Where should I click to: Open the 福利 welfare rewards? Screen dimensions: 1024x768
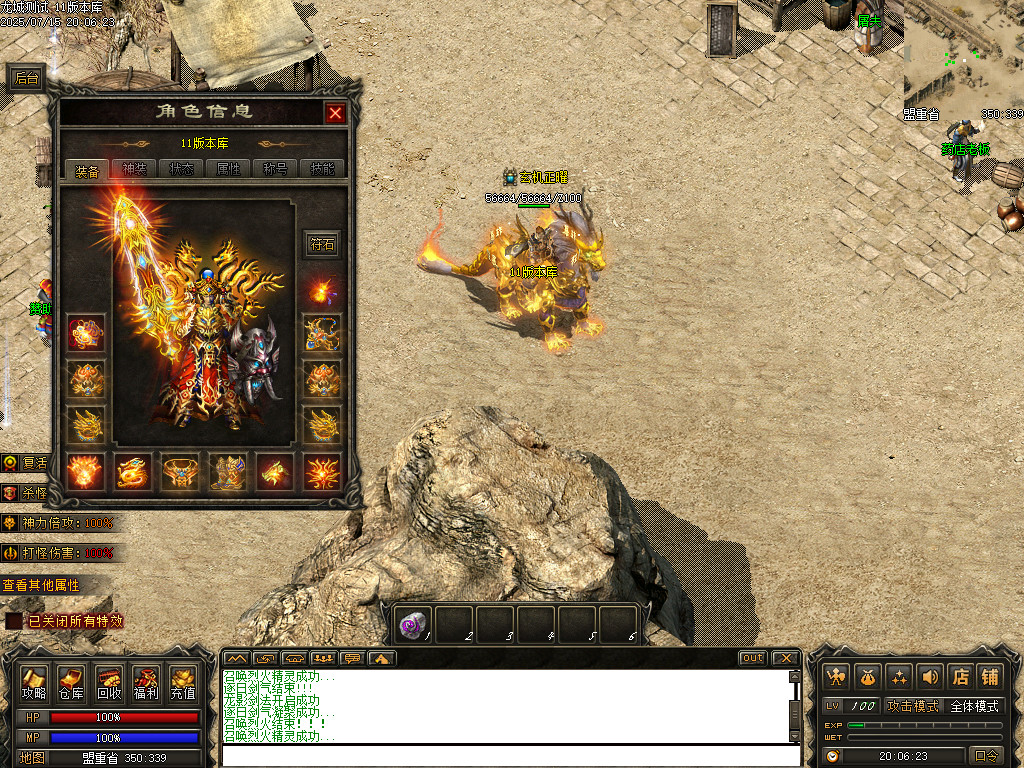[145, 683]
